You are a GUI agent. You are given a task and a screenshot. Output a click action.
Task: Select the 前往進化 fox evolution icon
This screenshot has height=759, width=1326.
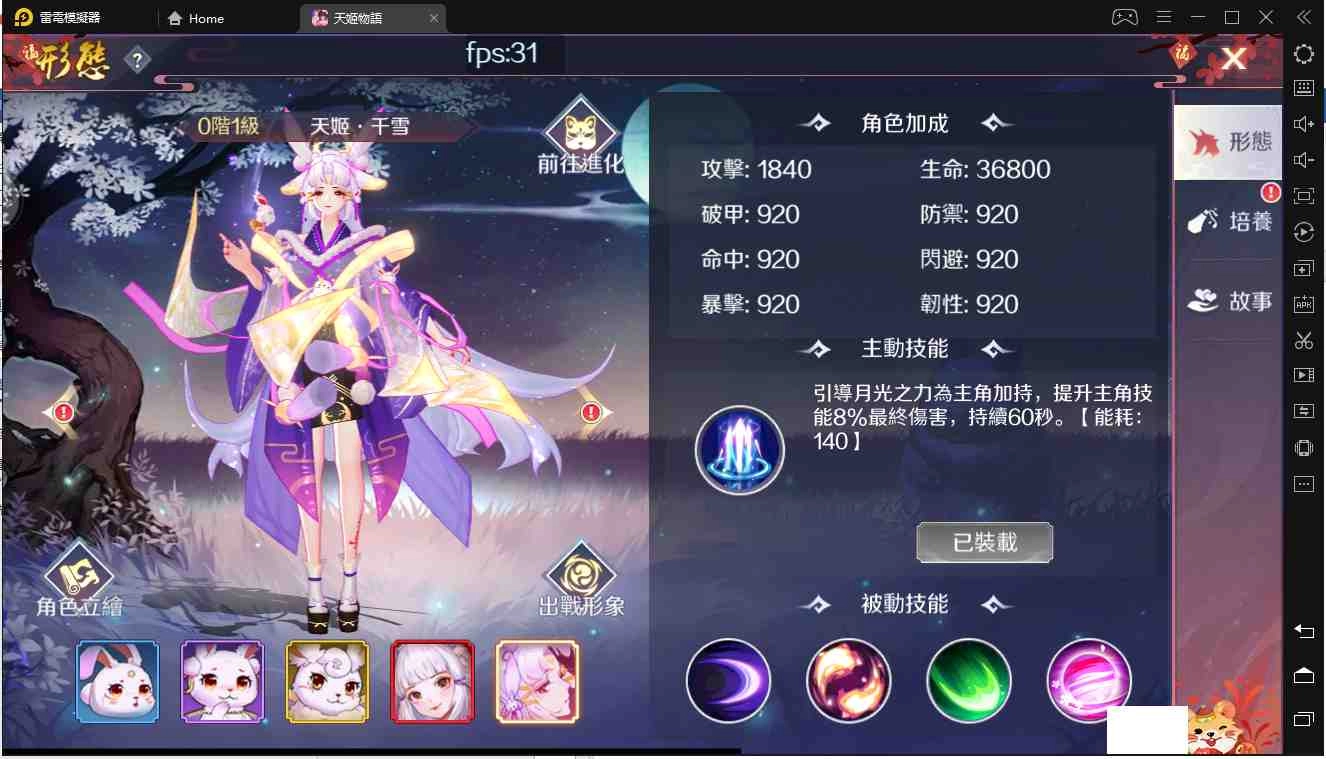coord(580,133)
